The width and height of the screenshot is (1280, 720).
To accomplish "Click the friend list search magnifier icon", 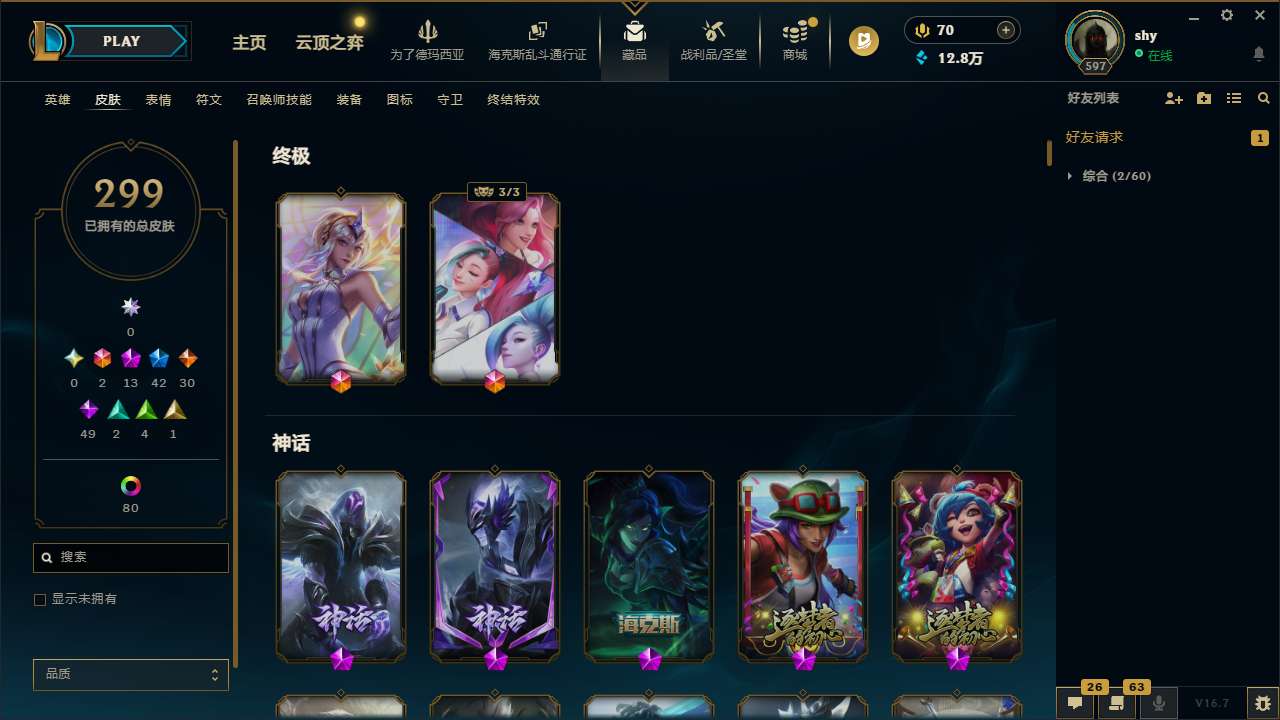I will [x=1264, y=98].
